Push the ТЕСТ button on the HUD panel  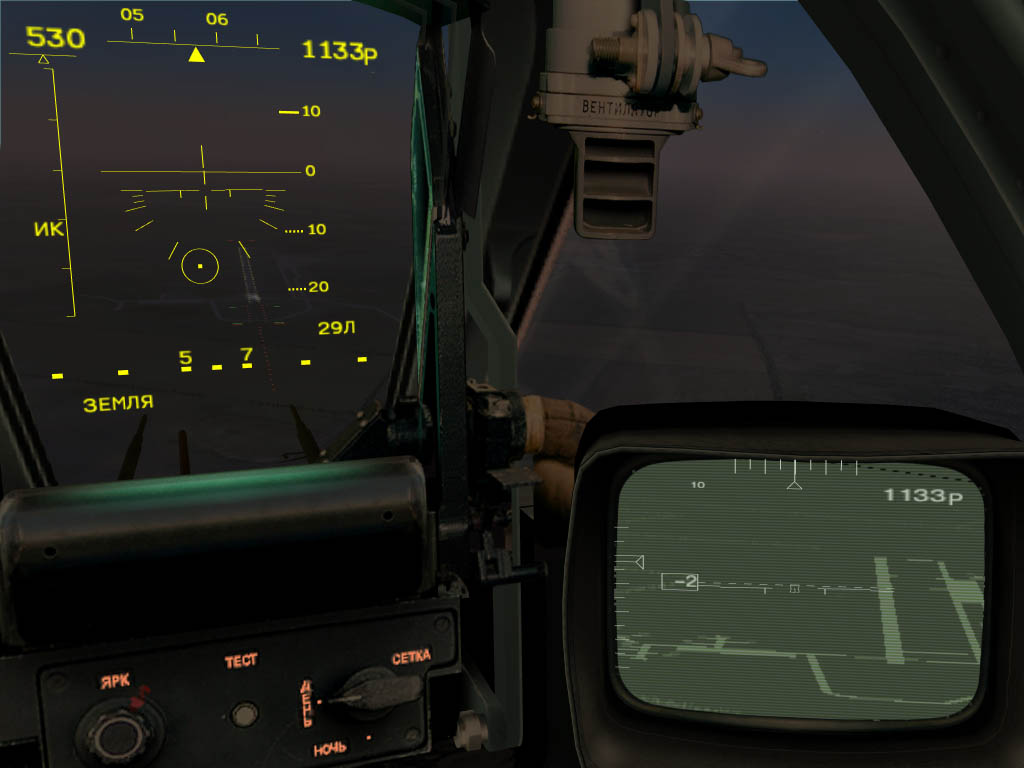click(242, 714)
